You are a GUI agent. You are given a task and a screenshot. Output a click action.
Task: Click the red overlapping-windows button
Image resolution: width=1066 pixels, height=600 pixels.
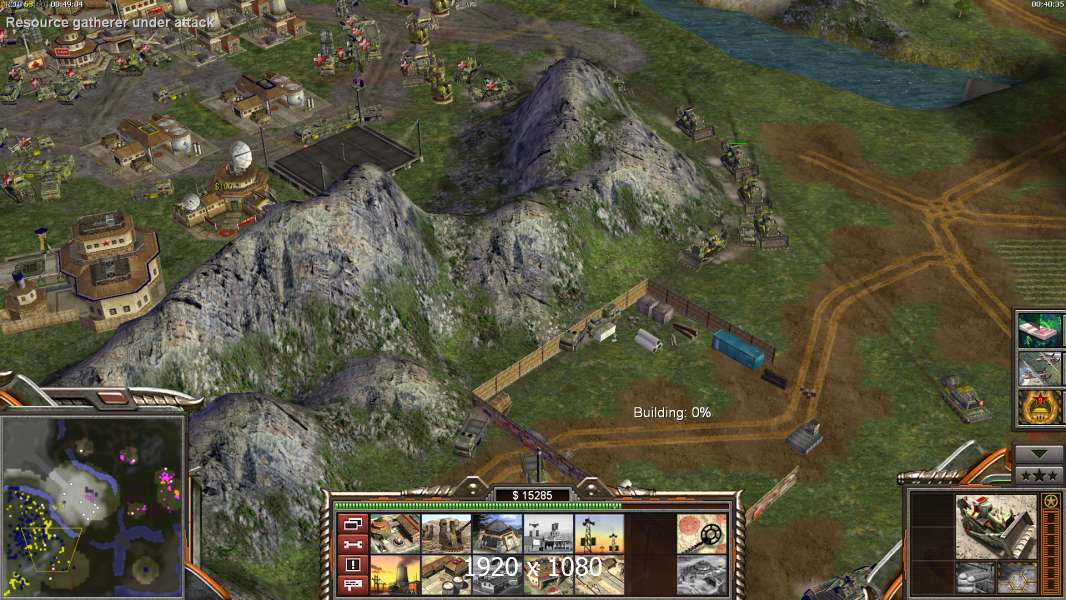[x=351, y=524]
